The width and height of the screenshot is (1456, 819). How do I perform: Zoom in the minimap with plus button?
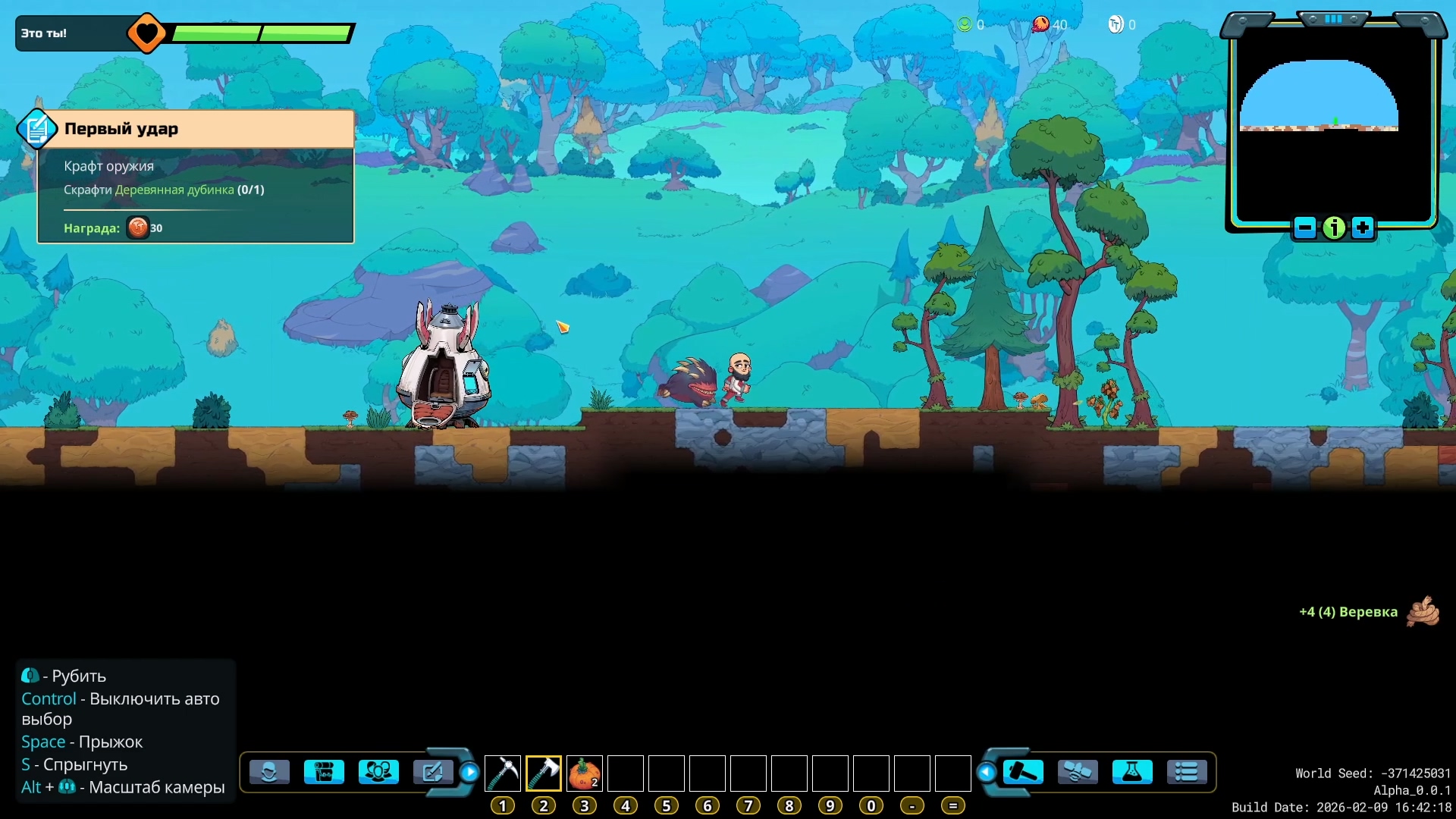pos(1363,227)
